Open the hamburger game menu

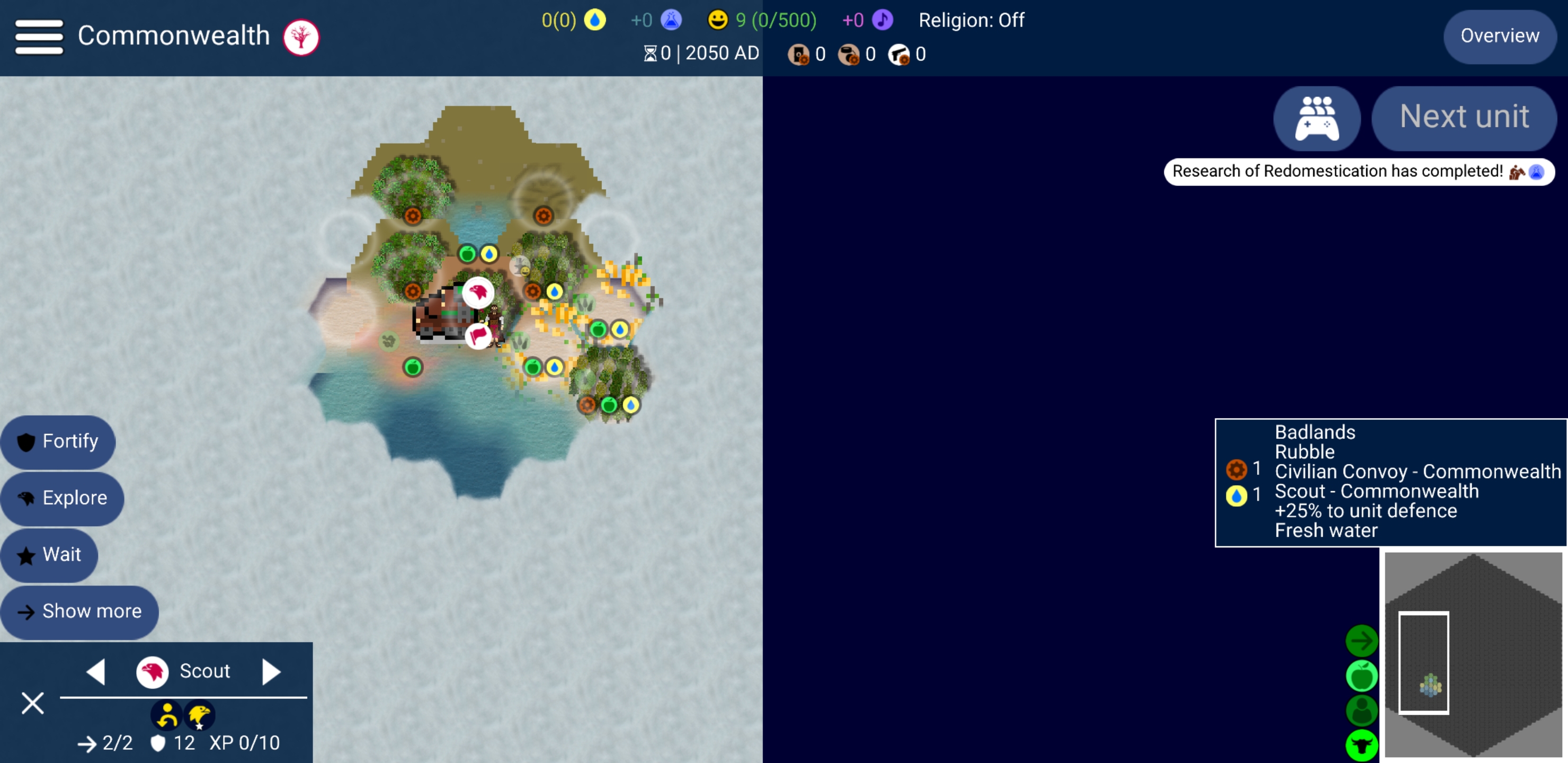pyautogui.click(x=39, y=37)
